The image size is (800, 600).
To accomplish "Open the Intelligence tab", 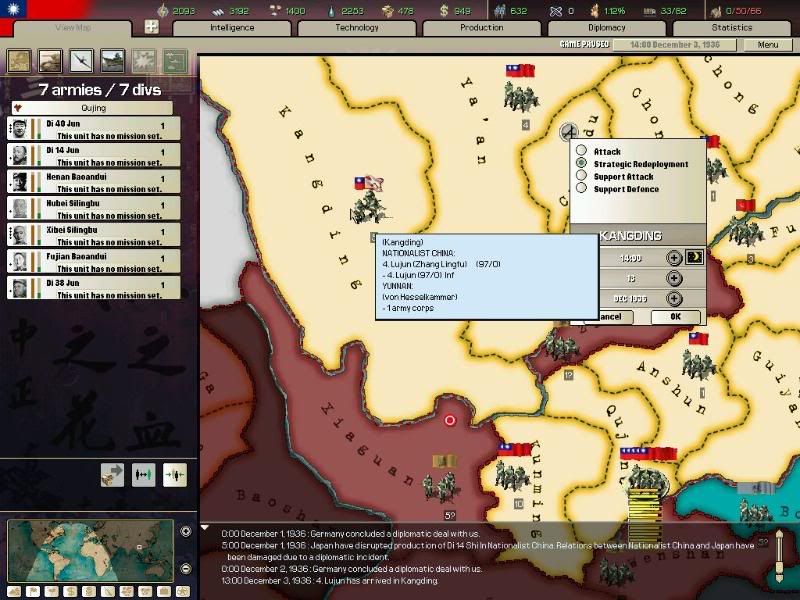I will 232,28.
